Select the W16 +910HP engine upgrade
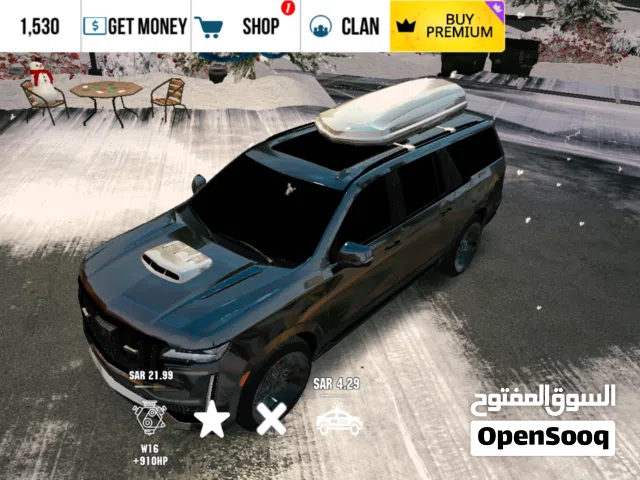Viewport: 640px width, 480px height. click(x=148, y=415)
